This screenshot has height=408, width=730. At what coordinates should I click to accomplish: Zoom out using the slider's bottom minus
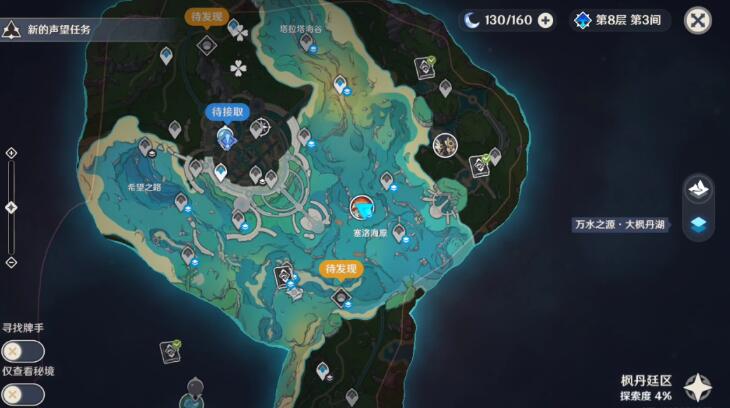coord(11,262)
